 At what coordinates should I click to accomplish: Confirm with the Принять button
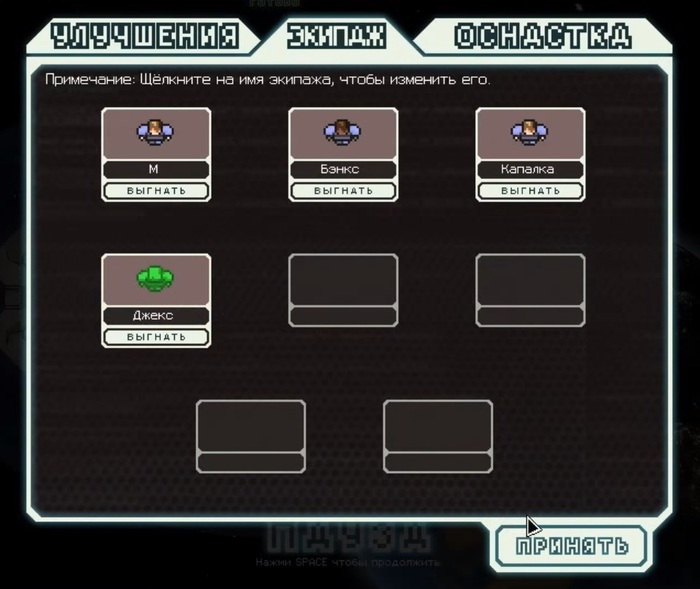tap(572, 546)
